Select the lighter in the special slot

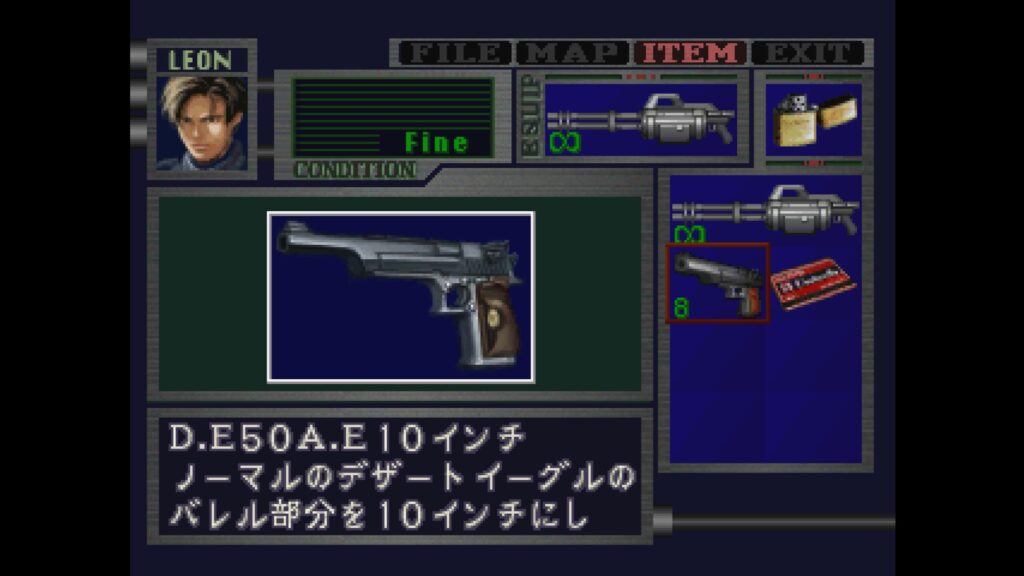[813, 120]
